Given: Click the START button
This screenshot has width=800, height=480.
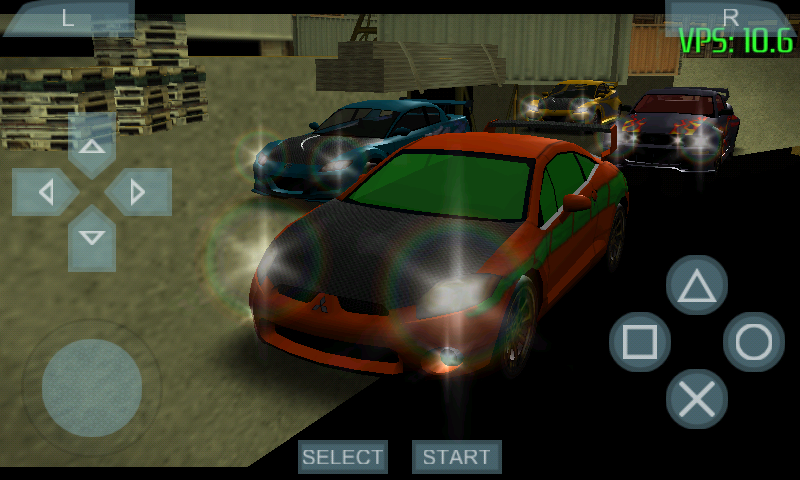Looking at the screenshot, I should click(x=457, y=457).
